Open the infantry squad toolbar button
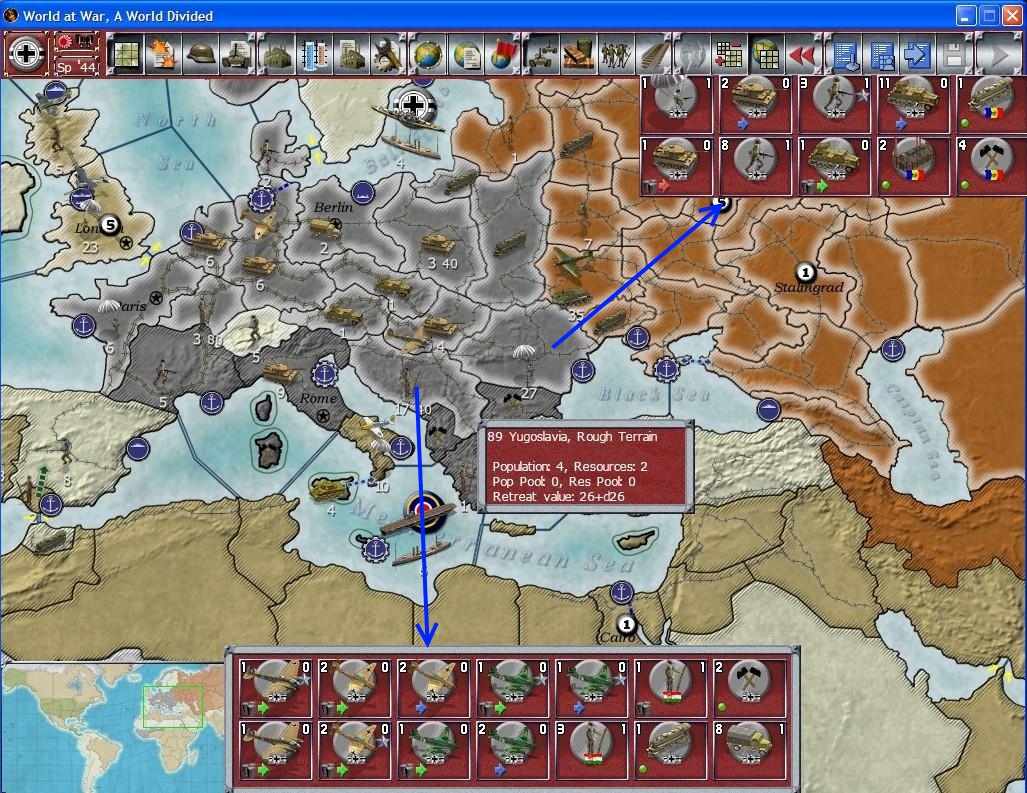The image size is (1027, 793). tap(616, 53)
